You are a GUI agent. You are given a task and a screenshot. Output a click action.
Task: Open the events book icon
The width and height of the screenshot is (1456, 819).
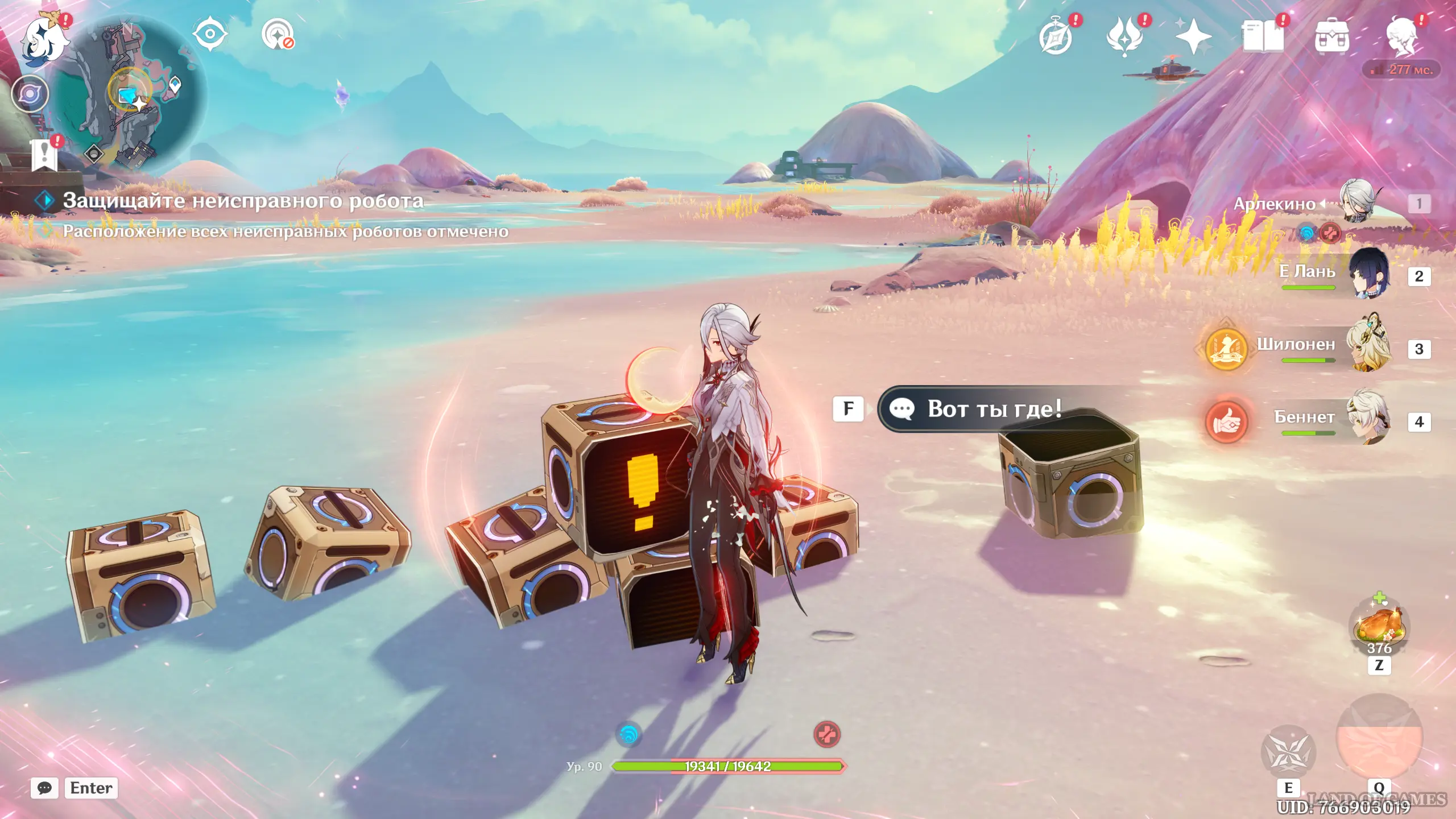tap(1263, 36)
